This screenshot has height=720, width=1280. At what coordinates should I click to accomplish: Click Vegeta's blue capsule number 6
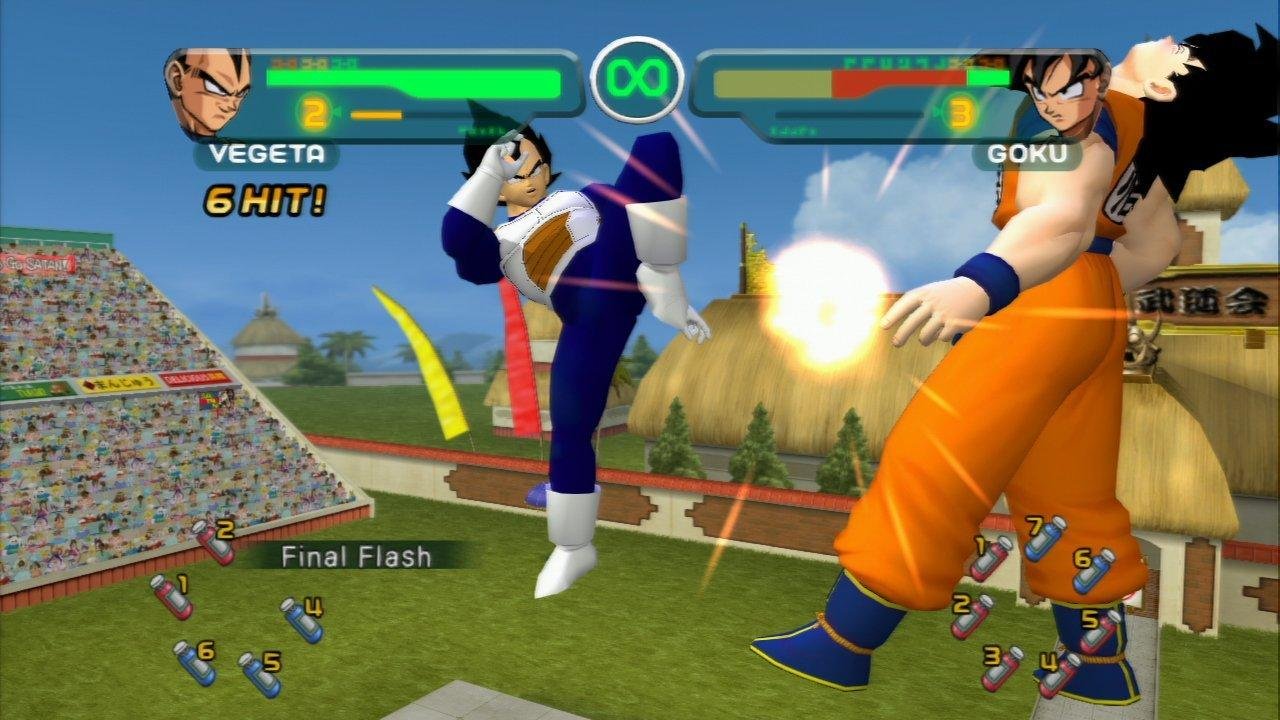coord(194,665)
